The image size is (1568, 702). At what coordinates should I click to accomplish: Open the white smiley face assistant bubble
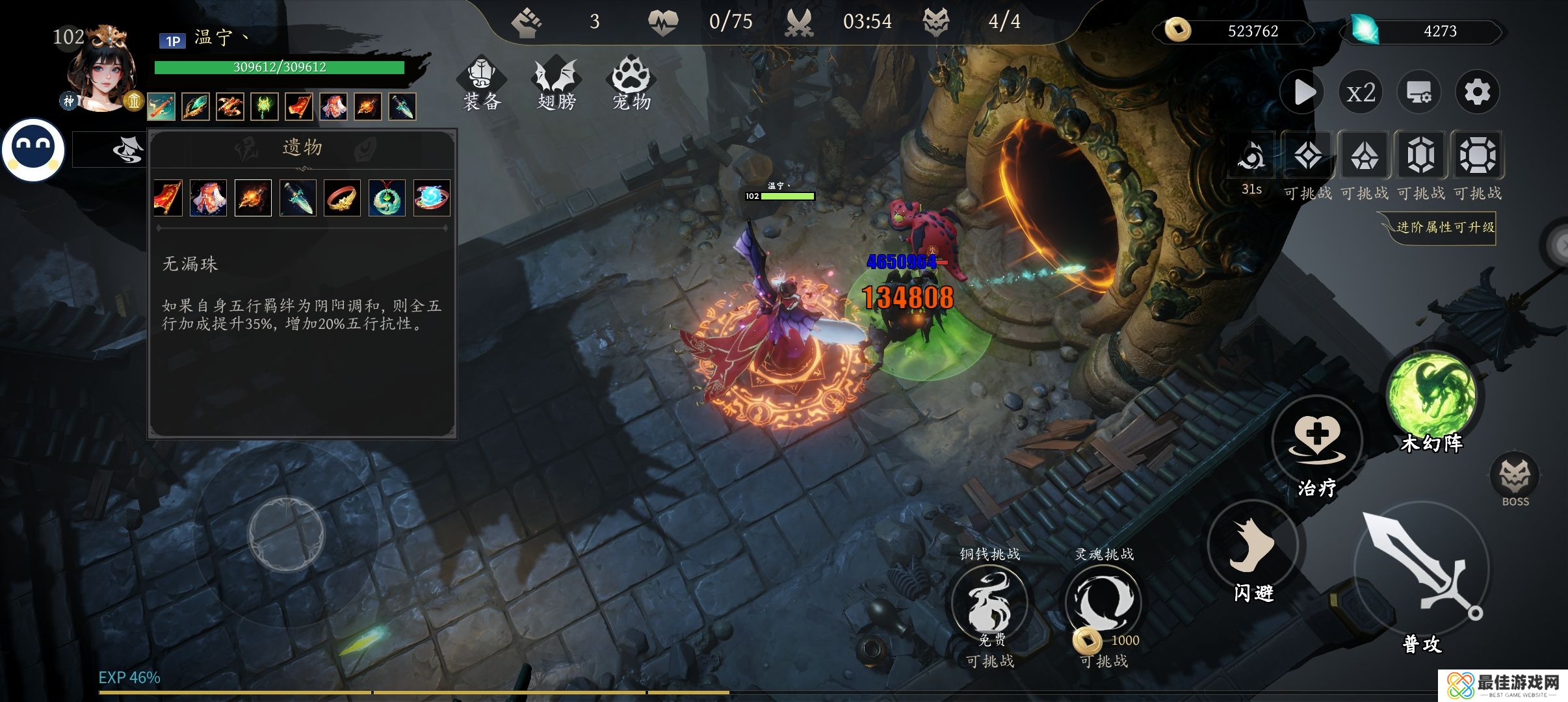[33, 149]
